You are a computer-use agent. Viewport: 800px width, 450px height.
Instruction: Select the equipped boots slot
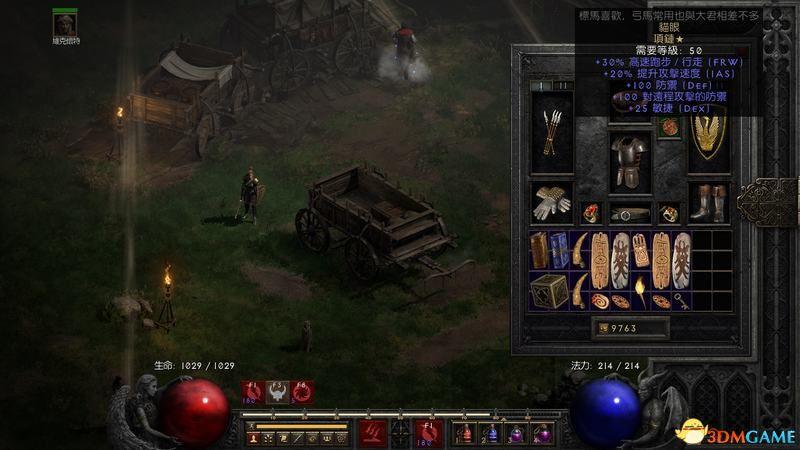click(x=709, y=203)
